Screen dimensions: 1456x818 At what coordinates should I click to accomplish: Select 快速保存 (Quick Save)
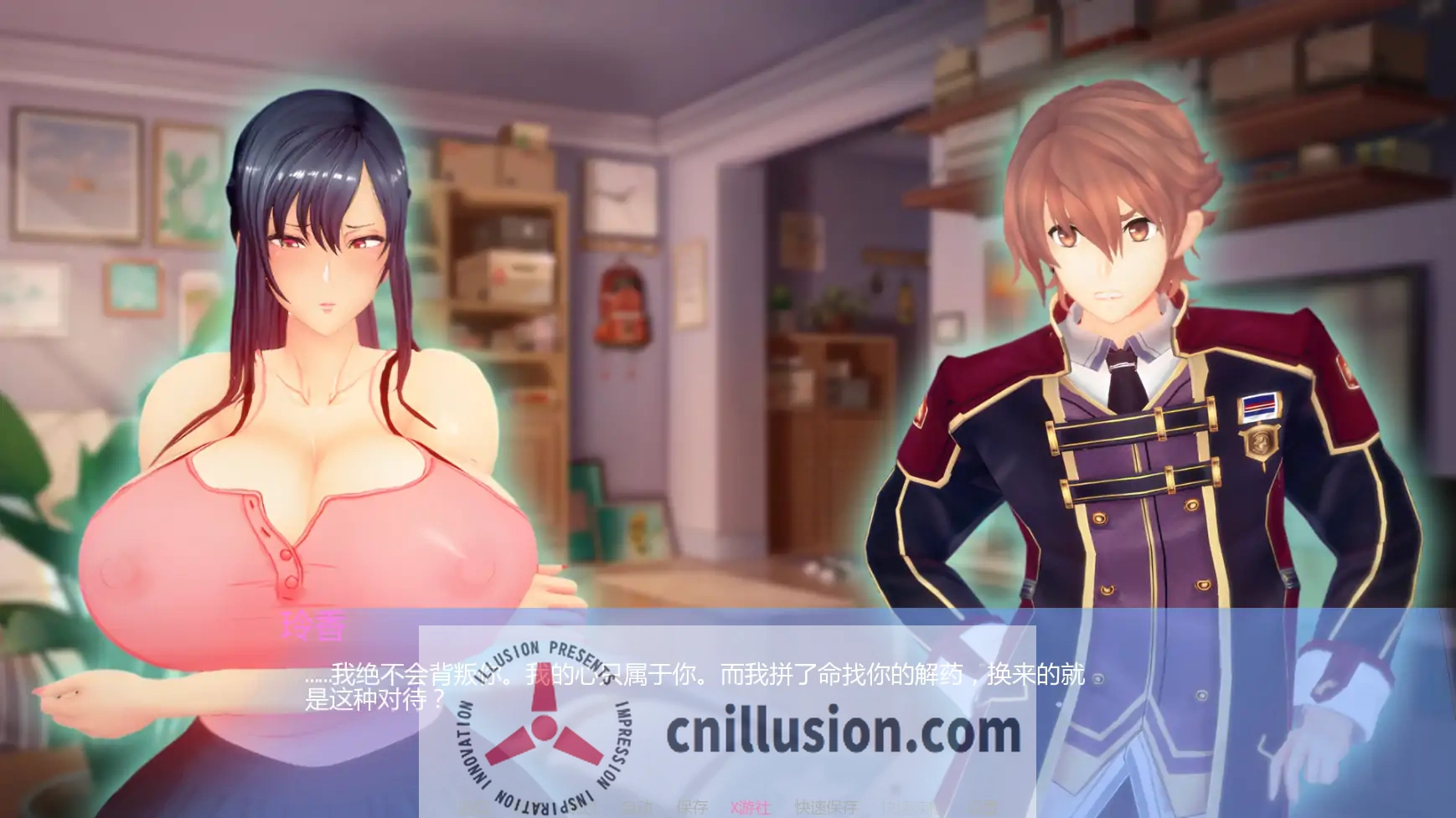click(828, 805)
